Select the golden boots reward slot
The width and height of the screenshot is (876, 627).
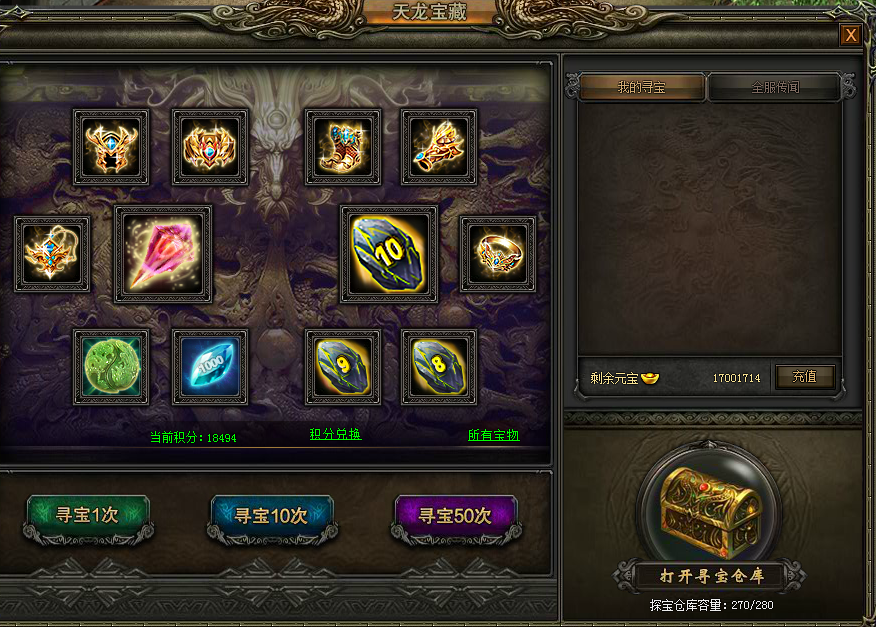(343, 147)
